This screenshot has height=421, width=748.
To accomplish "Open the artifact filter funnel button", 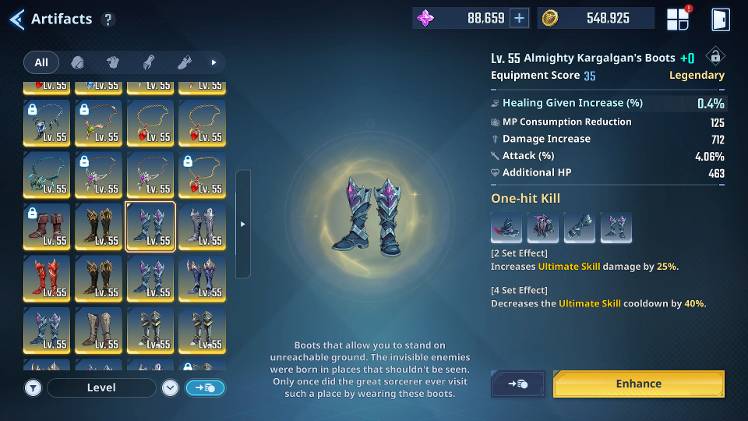I will [x=33, y=388].
